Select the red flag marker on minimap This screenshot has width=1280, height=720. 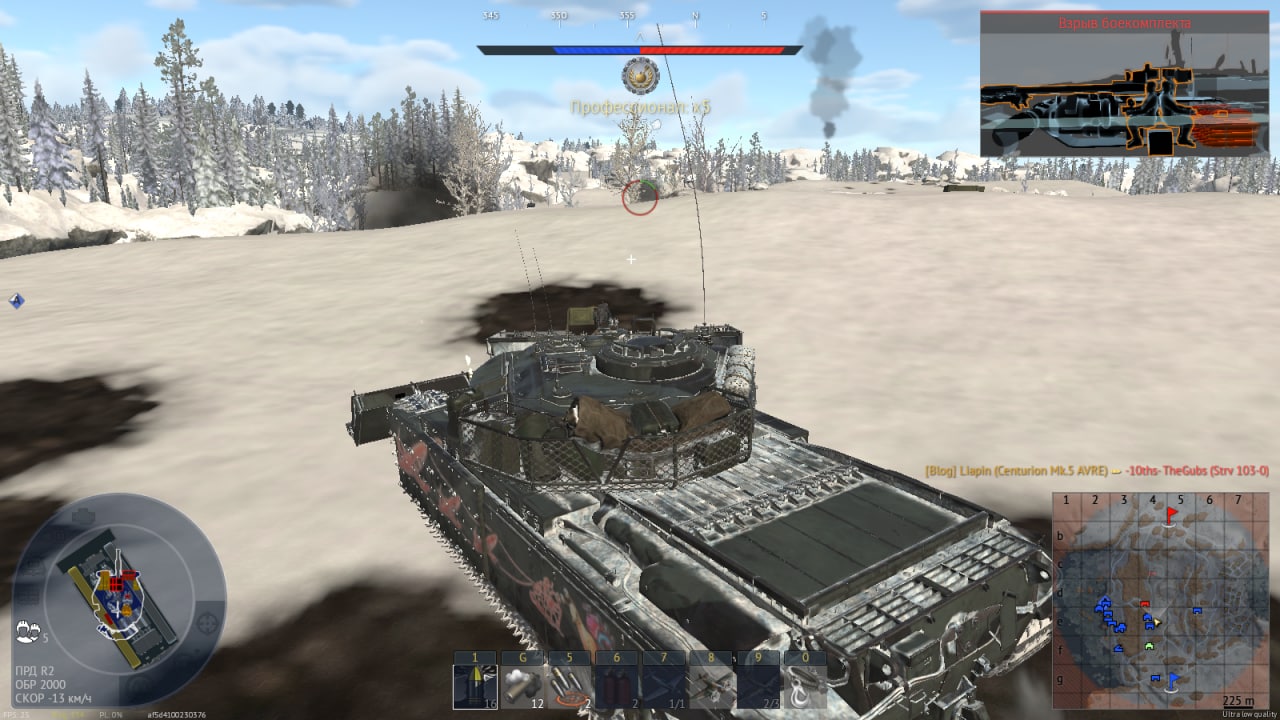[1172, 514]
